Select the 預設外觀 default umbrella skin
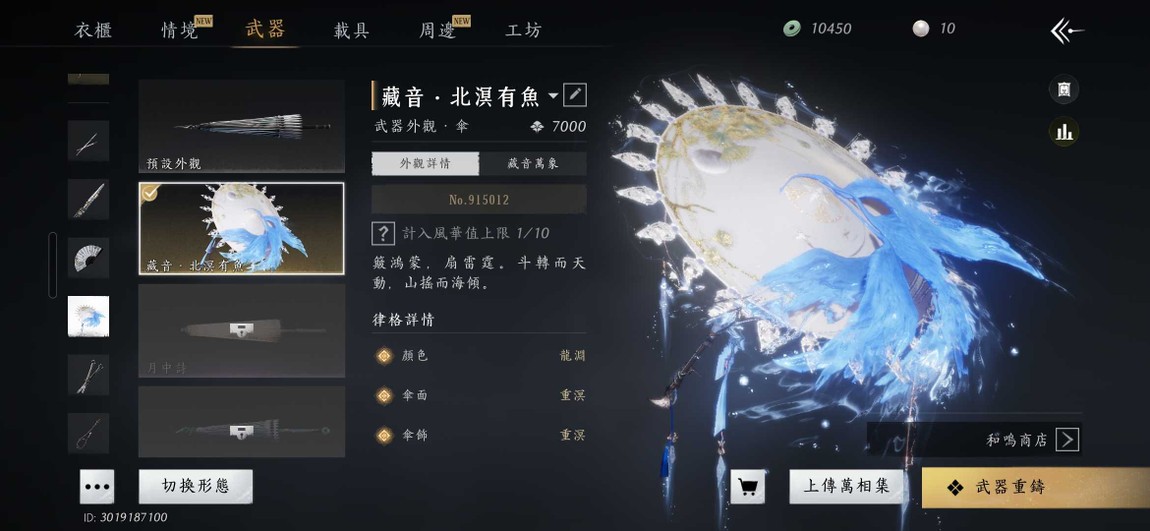 coord(241,126)
